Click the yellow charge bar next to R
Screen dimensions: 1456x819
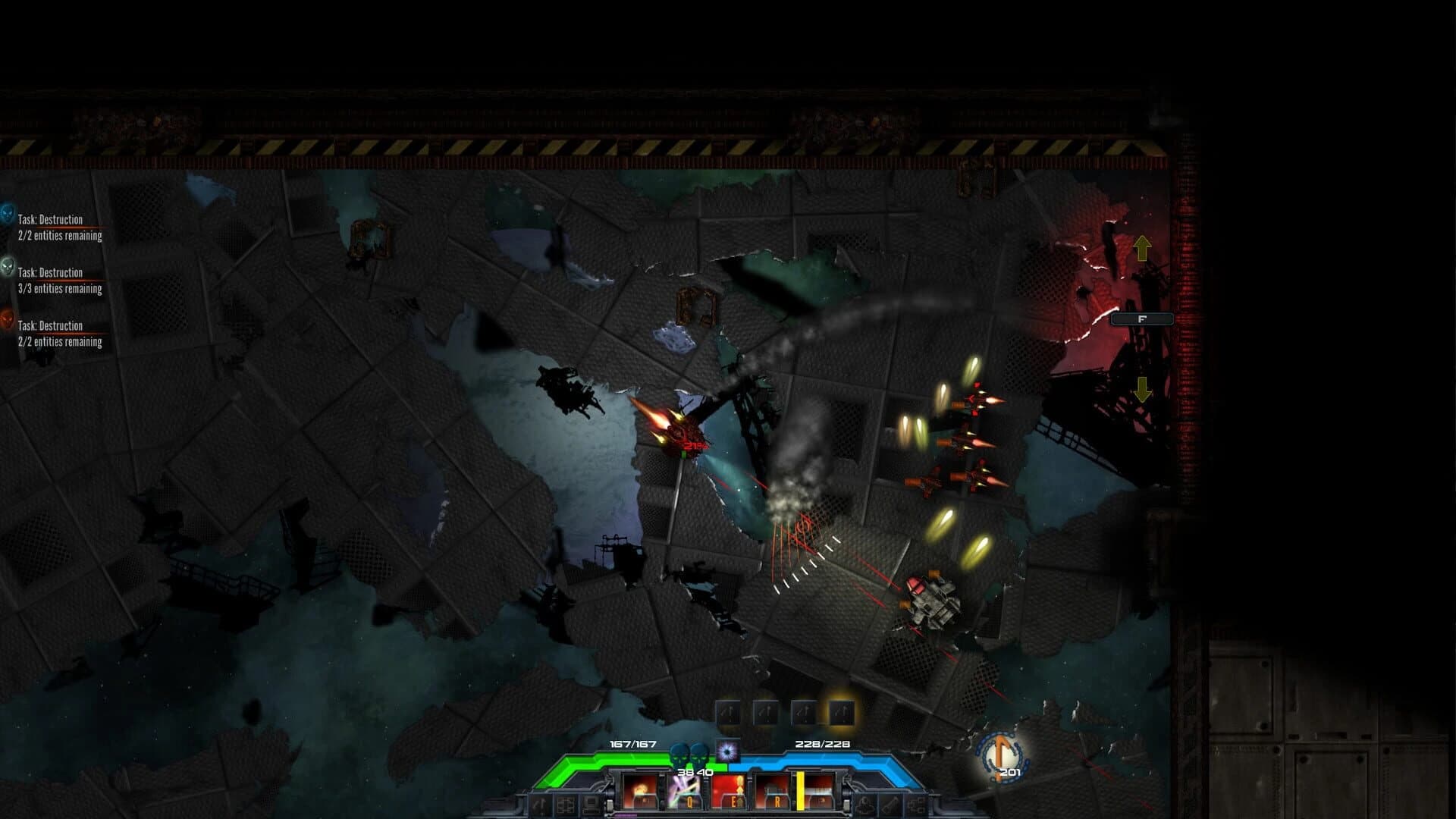799,792
